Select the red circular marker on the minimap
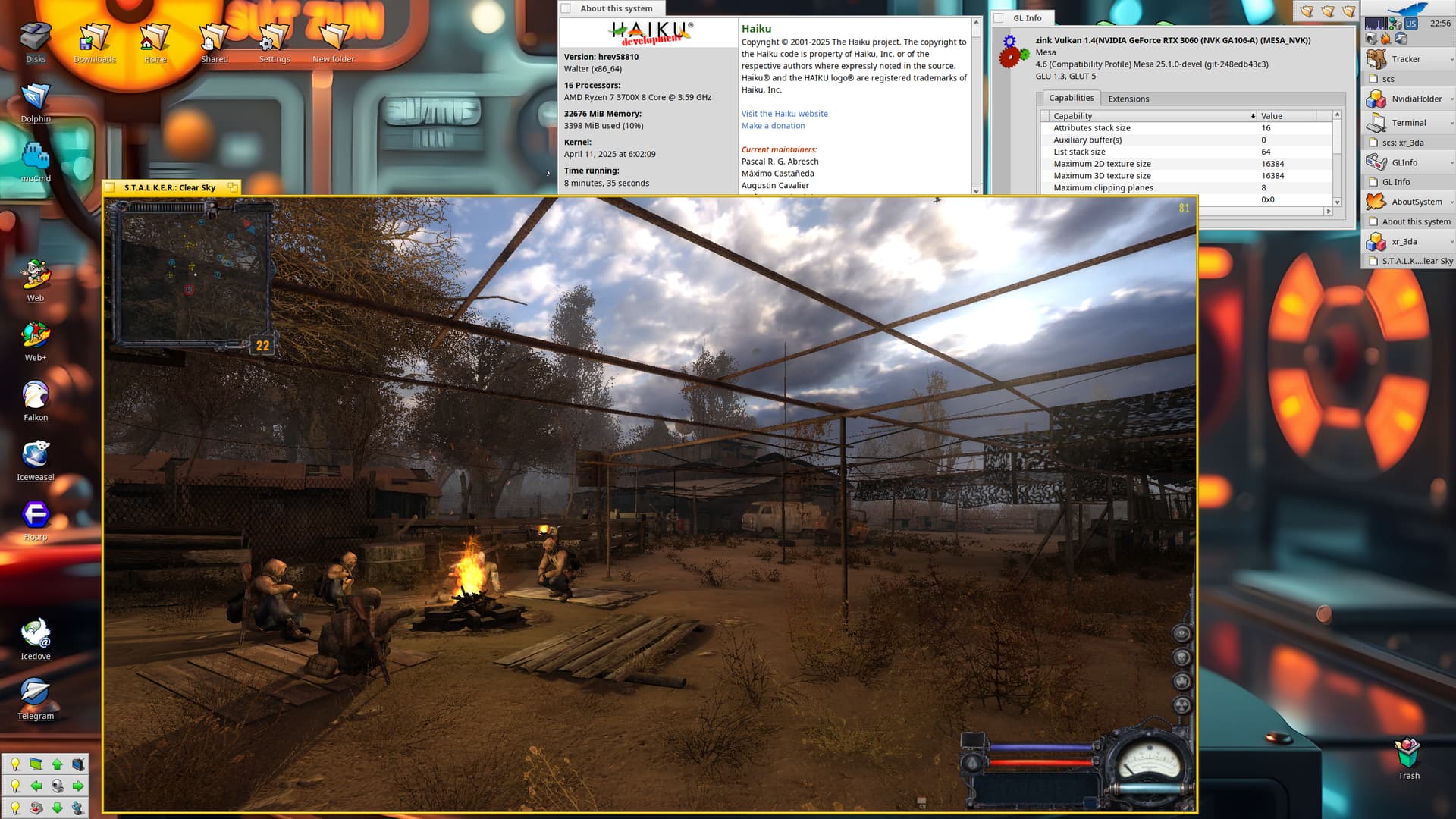Viewport: 1456px width, 819px height. coord(189,290)
